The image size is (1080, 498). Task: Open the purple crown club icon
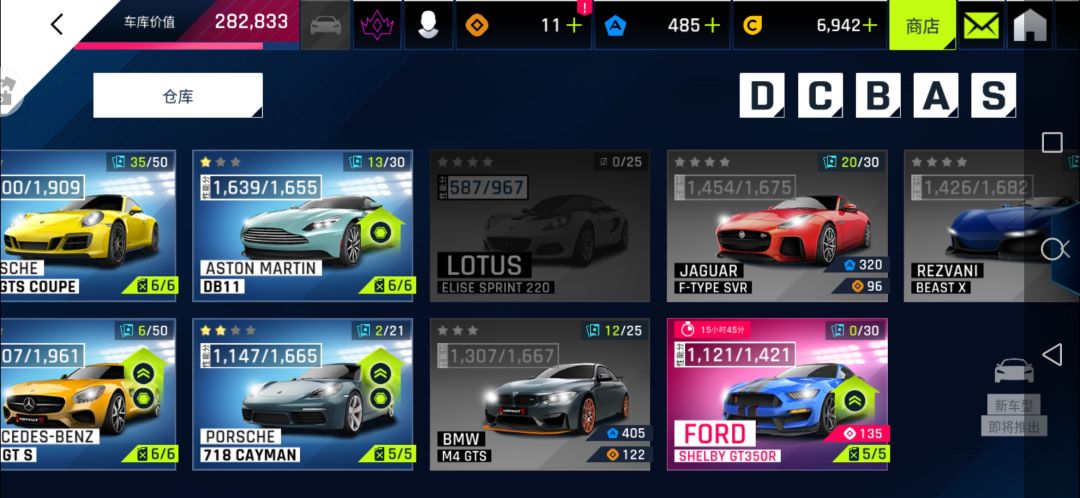click(377, 26)
